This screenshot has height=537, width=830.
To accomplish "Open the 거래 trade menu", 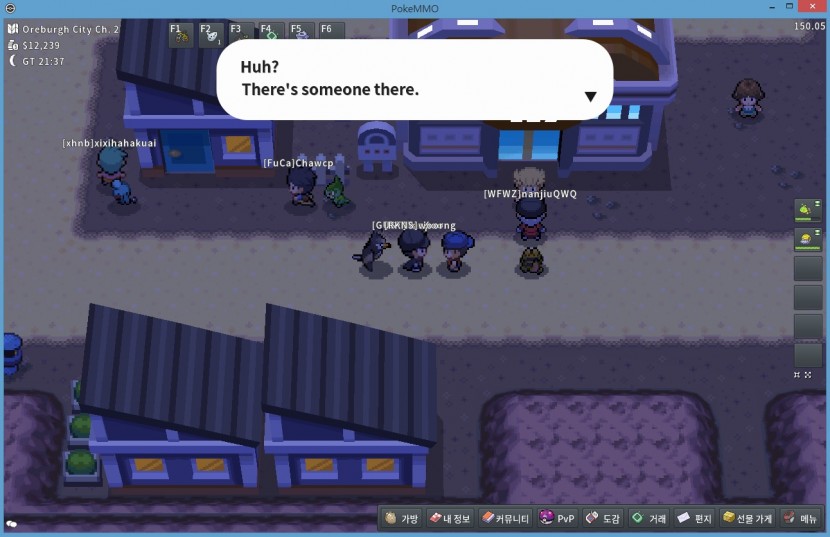I will click(x=649, y=518).
